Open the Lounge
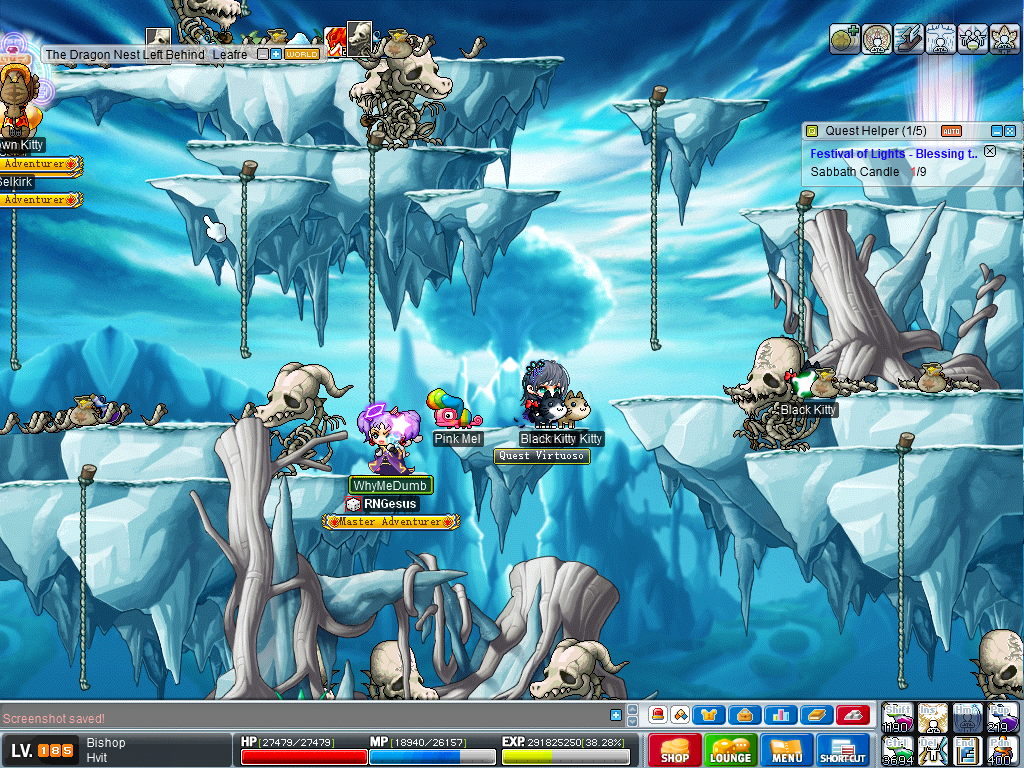1024x768 pixels. (730, 751)
